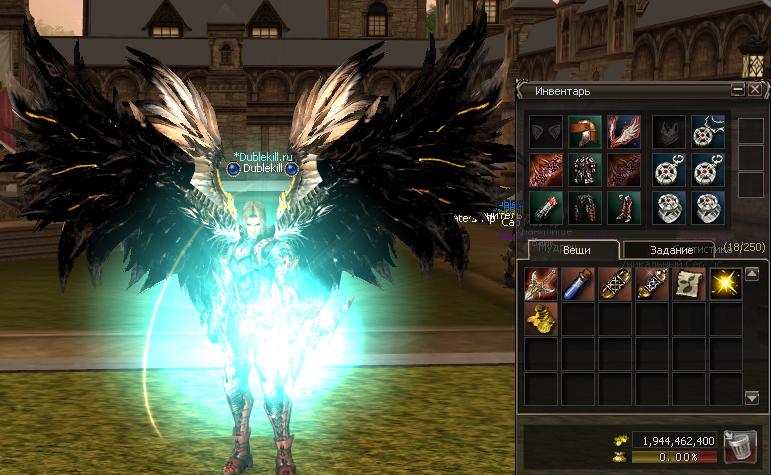Select the equipped leggings slot
The width and height of the screenshot is (771, 475).
(584, 207)
